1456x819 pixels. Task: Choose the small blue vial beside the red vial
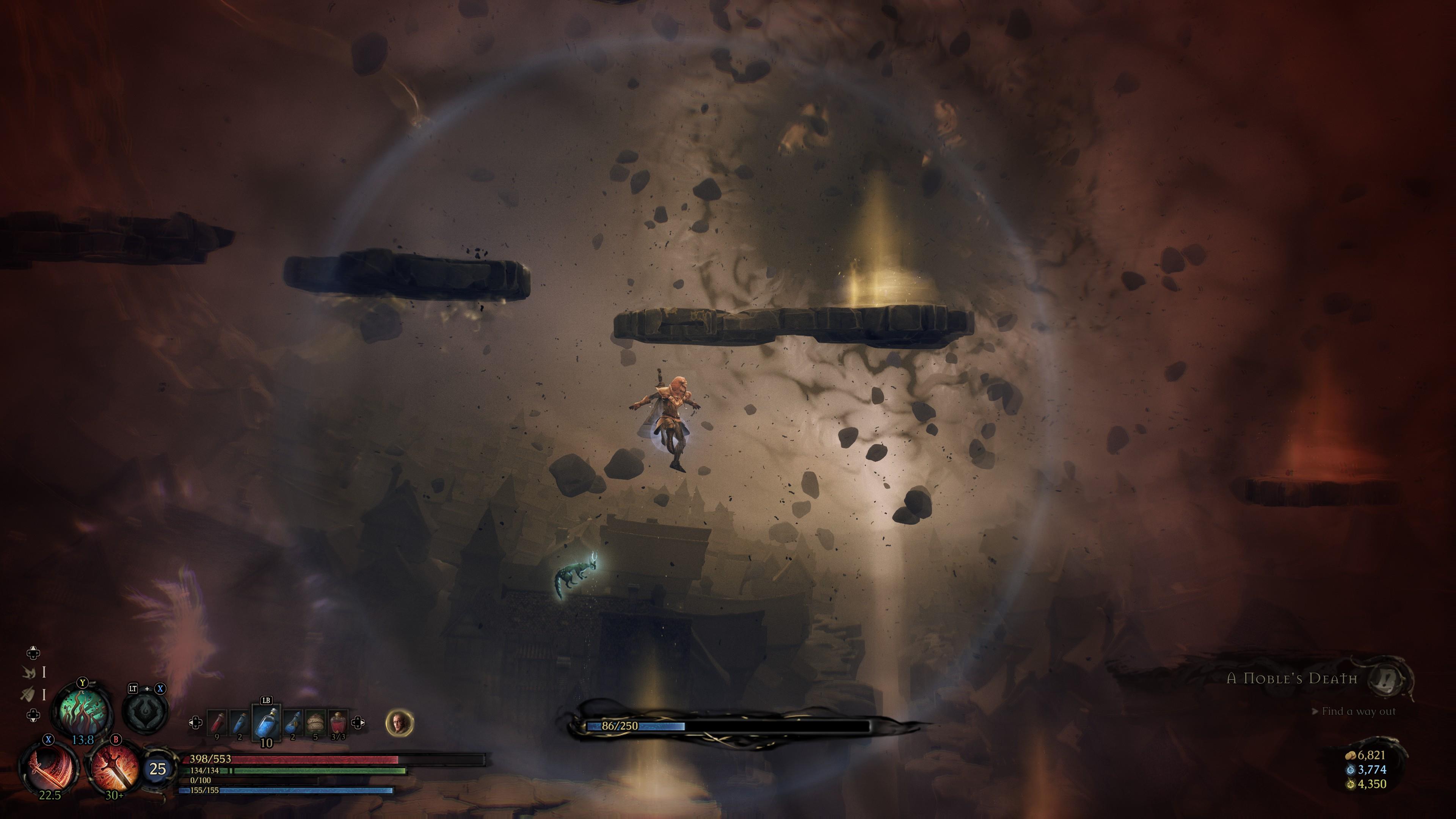(240, 723)
